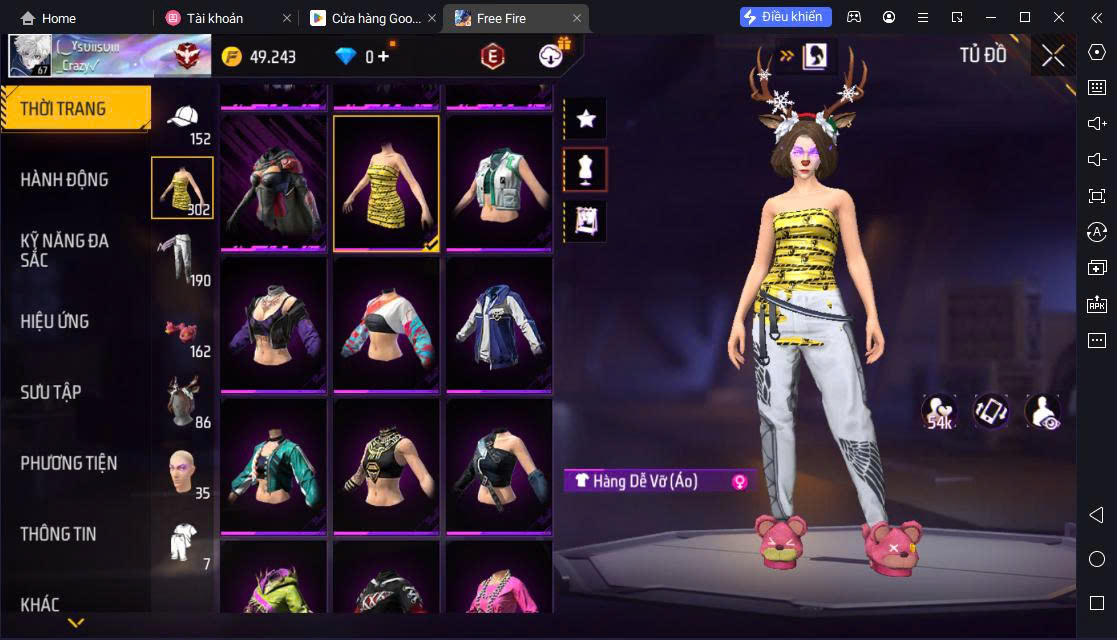Screen dimensions: 1117x640
Task: Tap the 54k heart likes icon
Action: pyautogui.click(x=939, y=412)
